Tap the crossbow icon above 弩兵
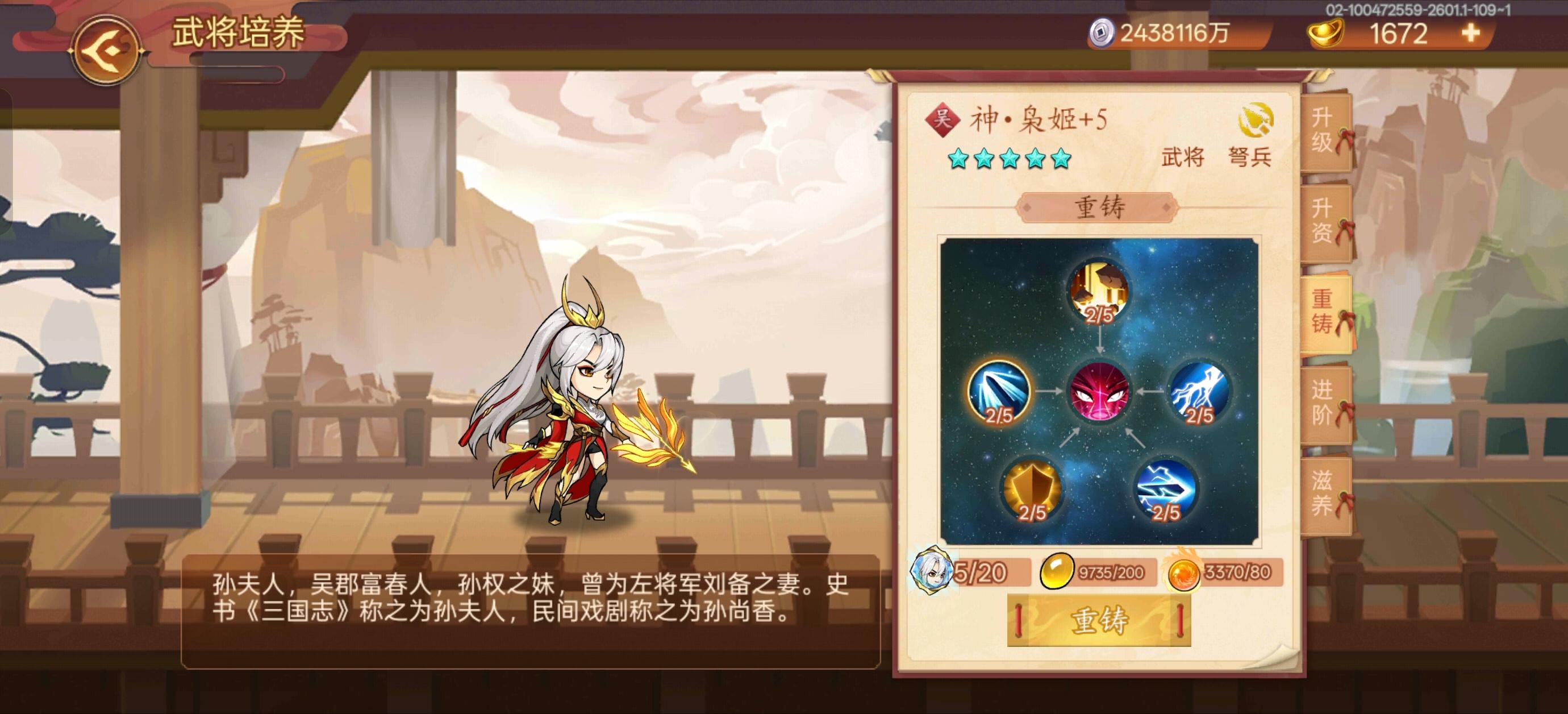The width and height of the screenshot is (1568, 714). click(1256, 120)
